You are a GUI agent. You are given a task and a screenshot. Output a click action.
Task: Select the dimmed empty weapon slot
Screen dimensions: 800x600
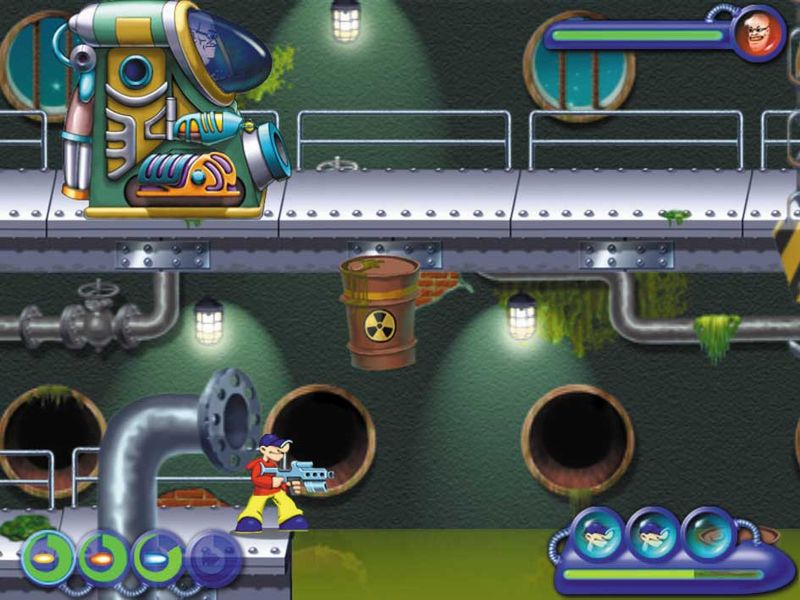pos(213,558)
